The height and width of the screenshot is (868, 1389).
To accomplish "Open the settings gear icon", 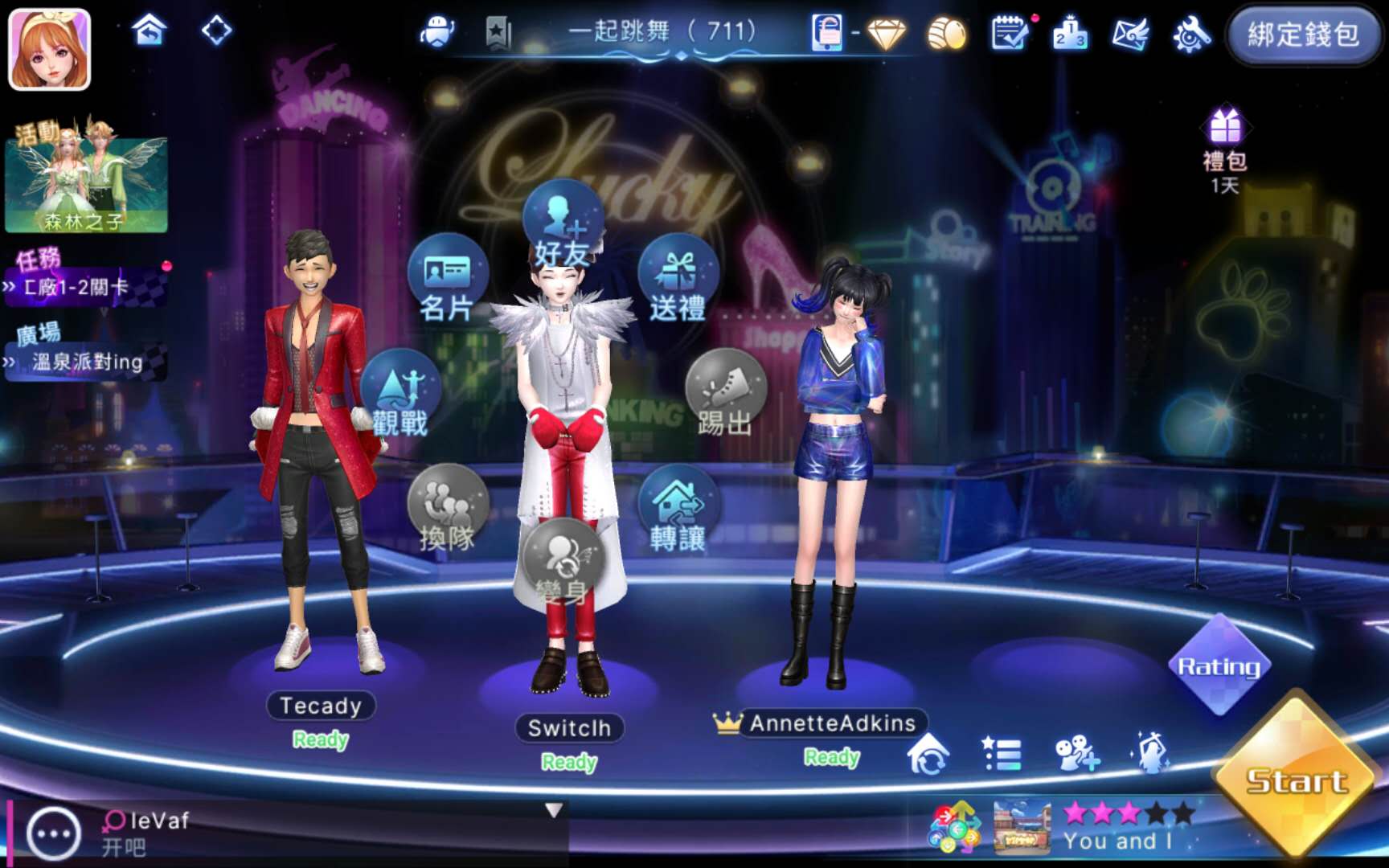I will (1191, 35).
